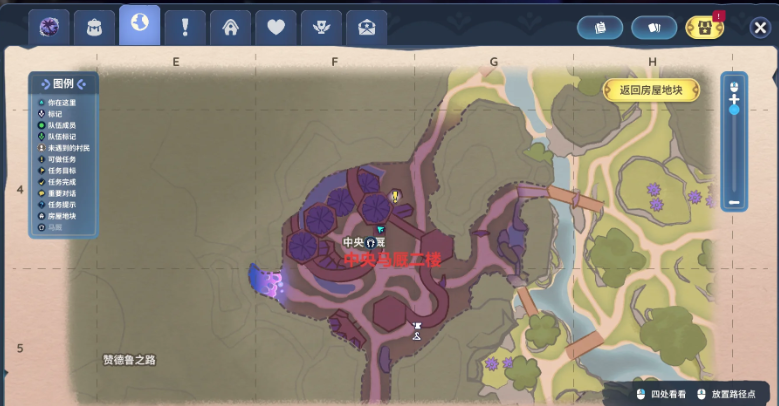
Task: Open the exclamation mark quests tab
Action: tap(185, 28)
